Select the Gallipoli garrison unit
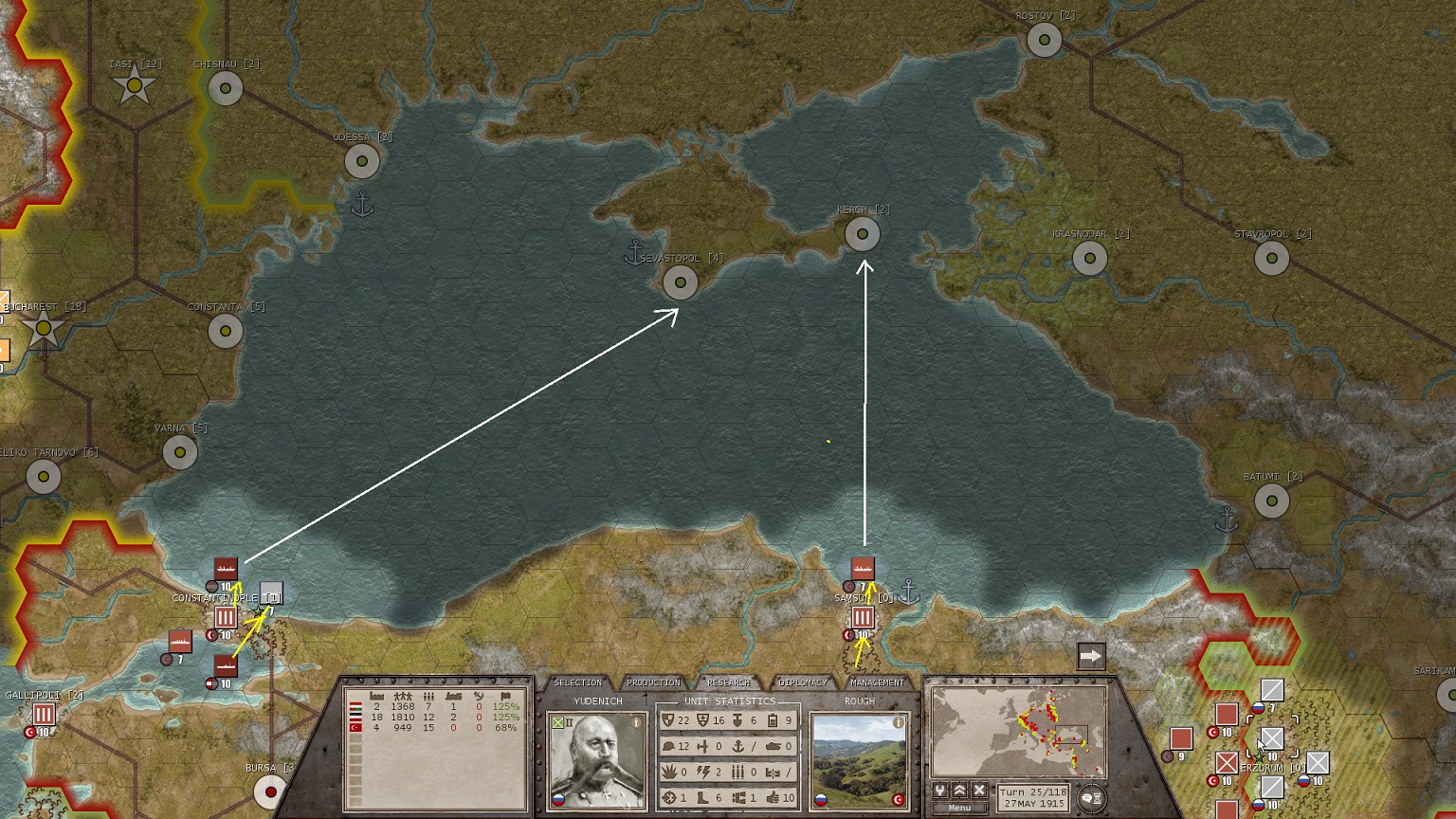This screenshot has height=819, width=1456. point(44,715)
